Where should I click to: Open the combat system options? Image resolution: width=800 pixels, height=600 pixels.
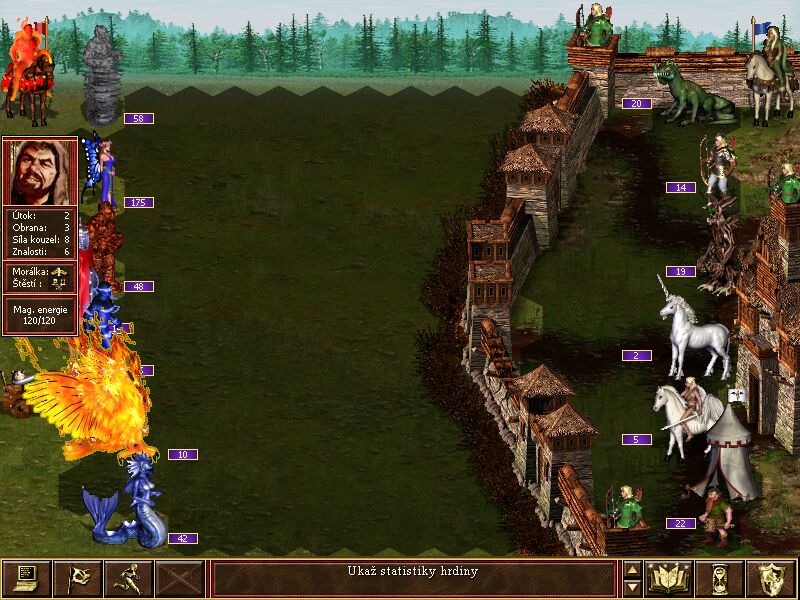click(x=27, y=578)
